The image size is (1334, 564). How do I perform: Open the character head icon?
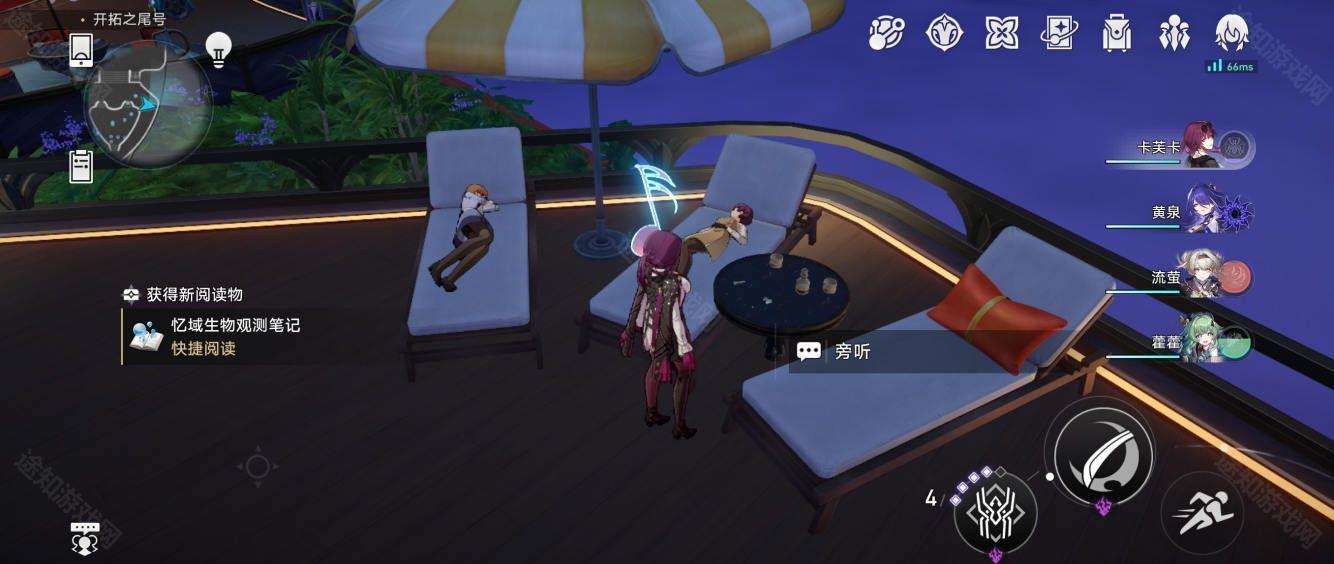(x=1230, y=34)
